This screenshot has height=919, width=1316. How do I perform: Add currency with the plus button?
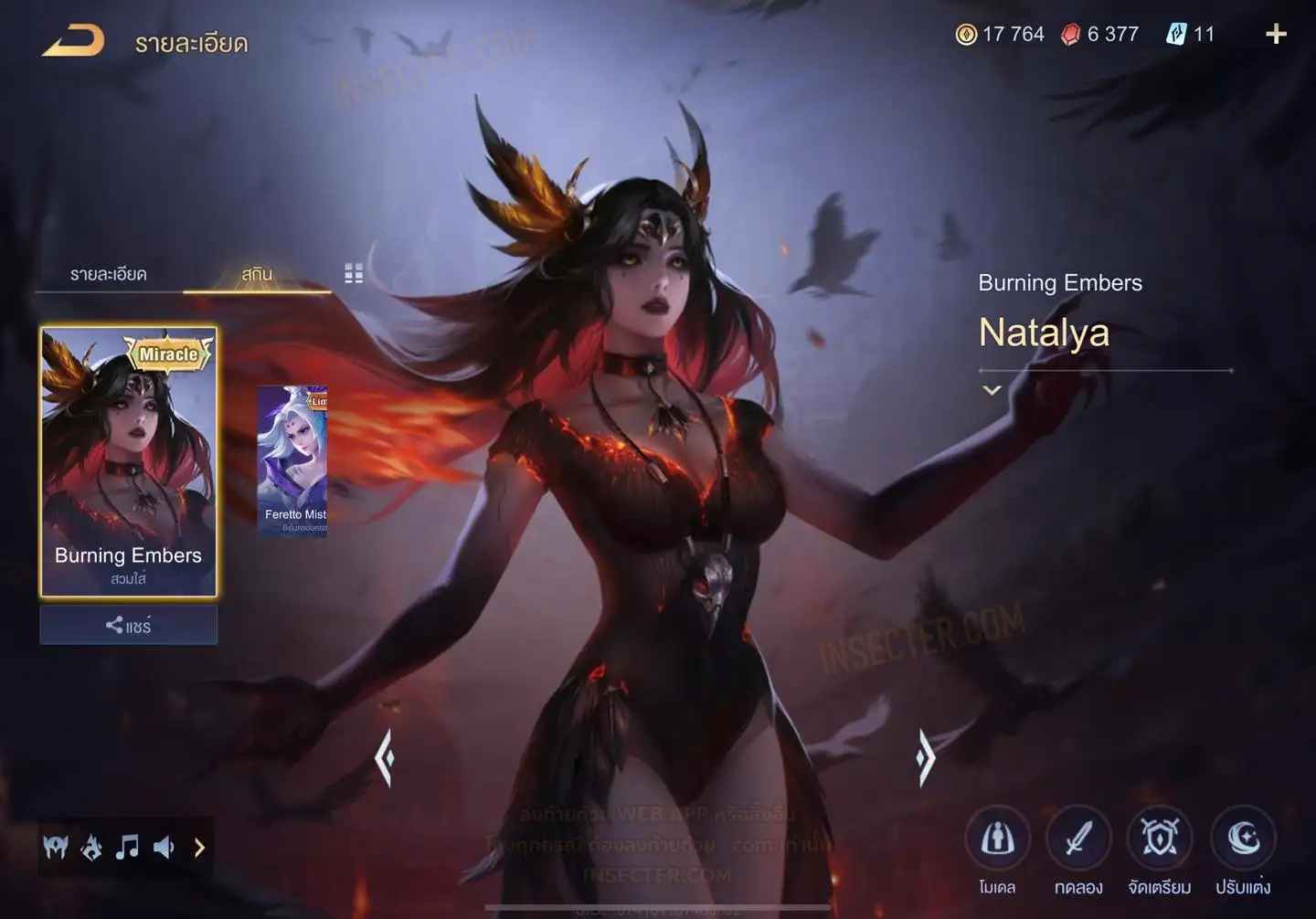[1276, 35]
